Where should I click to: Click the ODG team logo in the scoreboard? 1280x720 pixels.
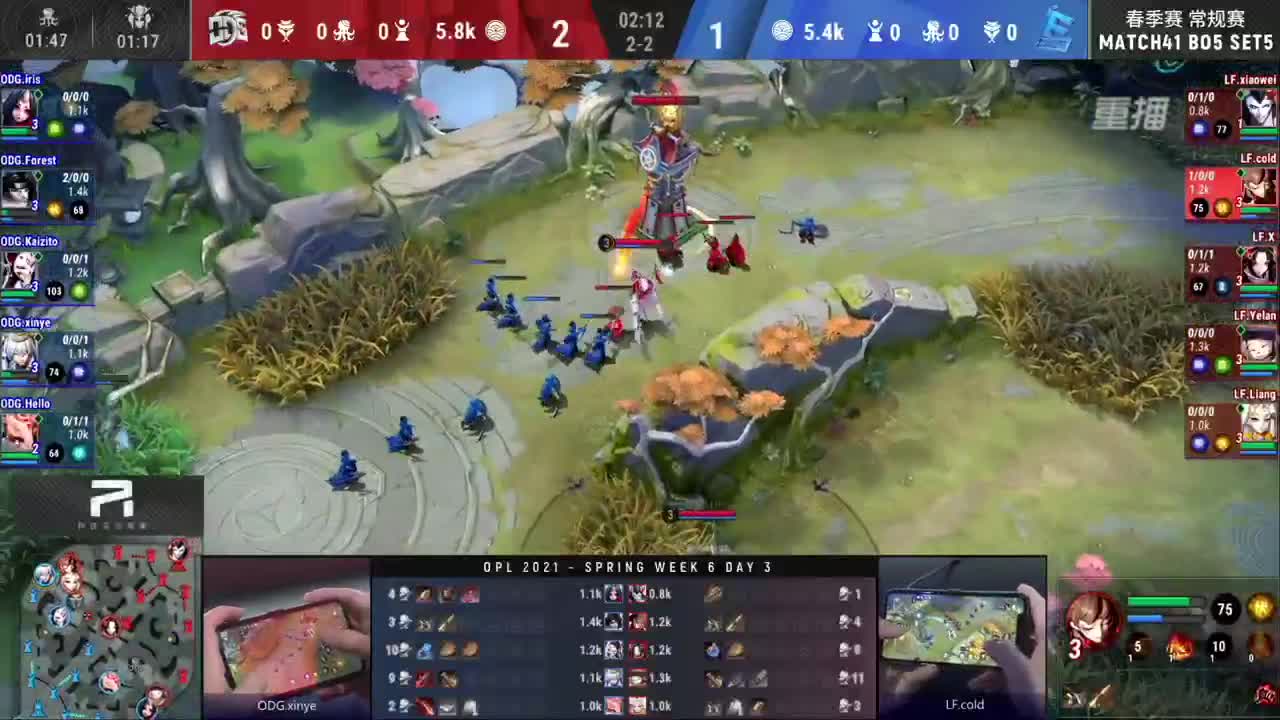228,31
